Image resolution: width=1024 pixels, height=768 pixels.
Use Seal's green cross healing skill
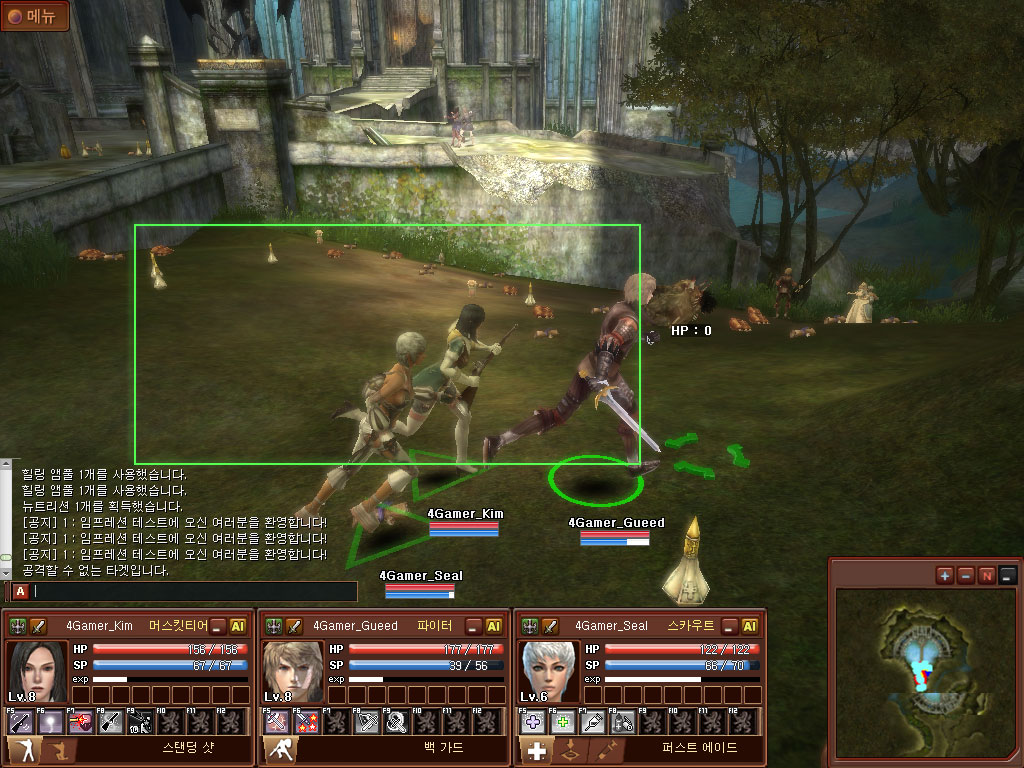point(564,721)
